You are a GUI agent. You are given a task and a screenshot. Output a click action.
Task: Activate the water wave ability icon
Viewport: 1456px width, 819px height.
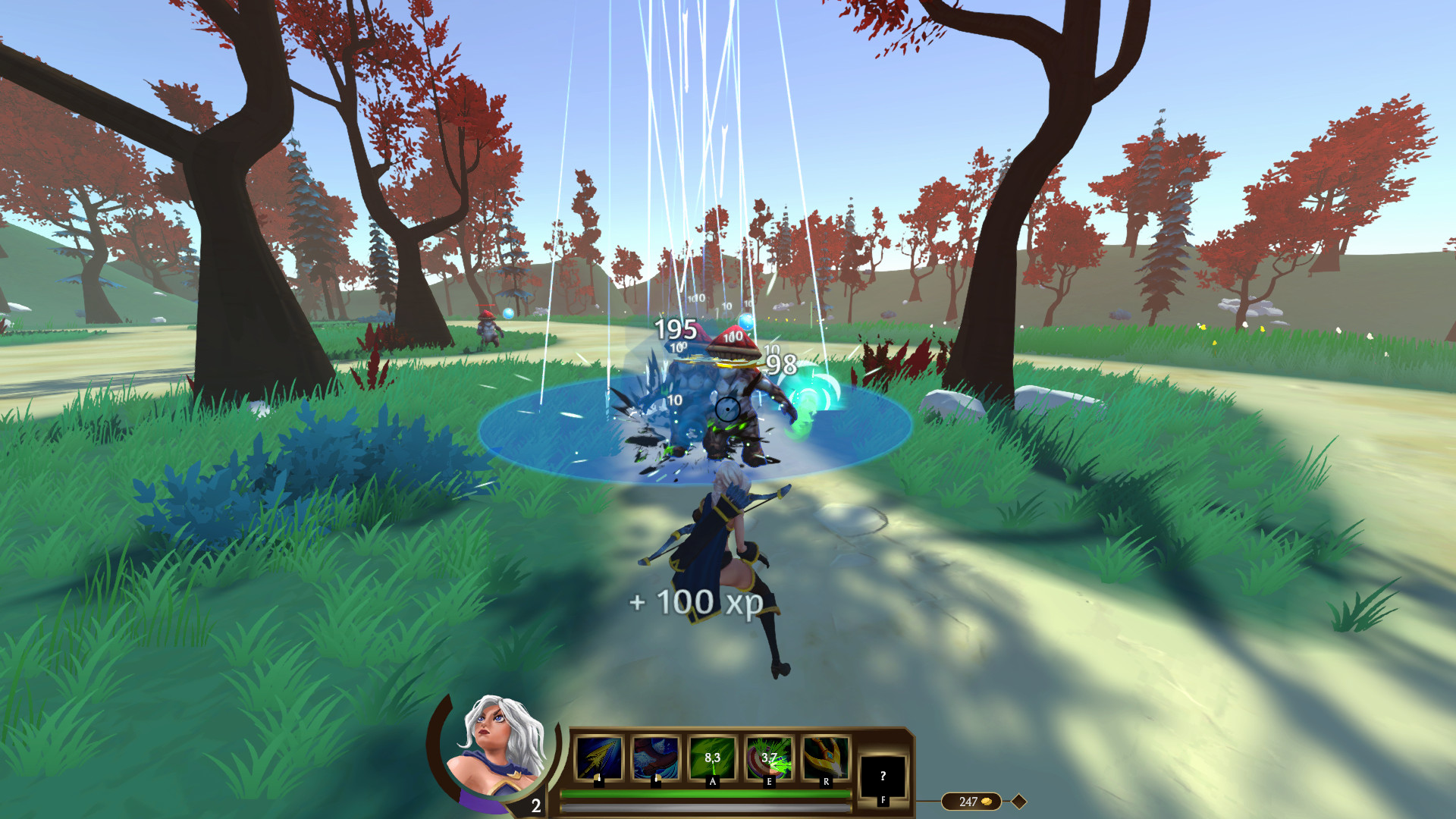[657, 758]
